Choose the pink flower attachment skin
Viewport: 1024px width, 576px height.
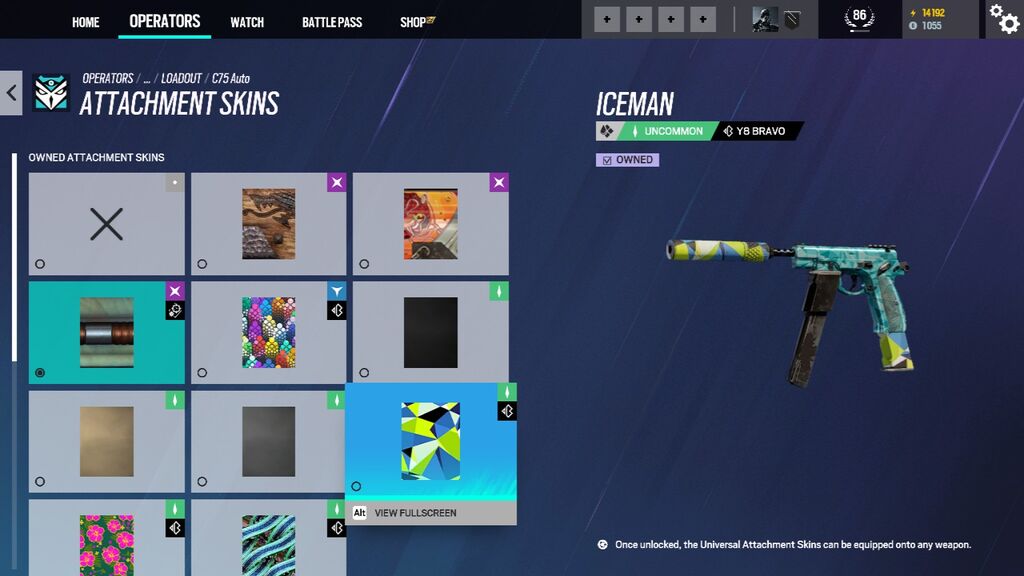[x=106, y=540]
